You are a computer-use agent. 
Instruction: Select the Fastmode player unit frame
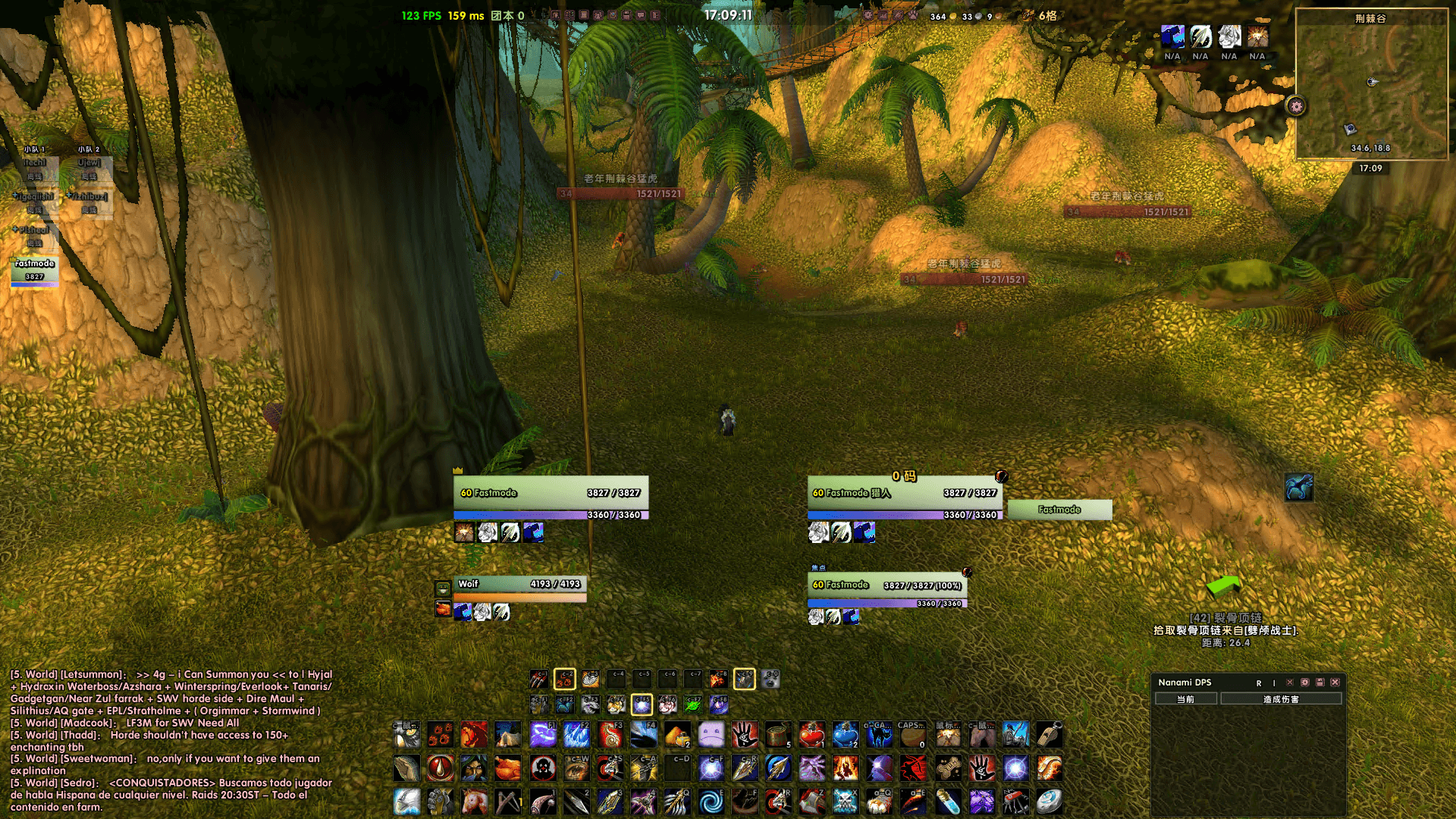551,494
